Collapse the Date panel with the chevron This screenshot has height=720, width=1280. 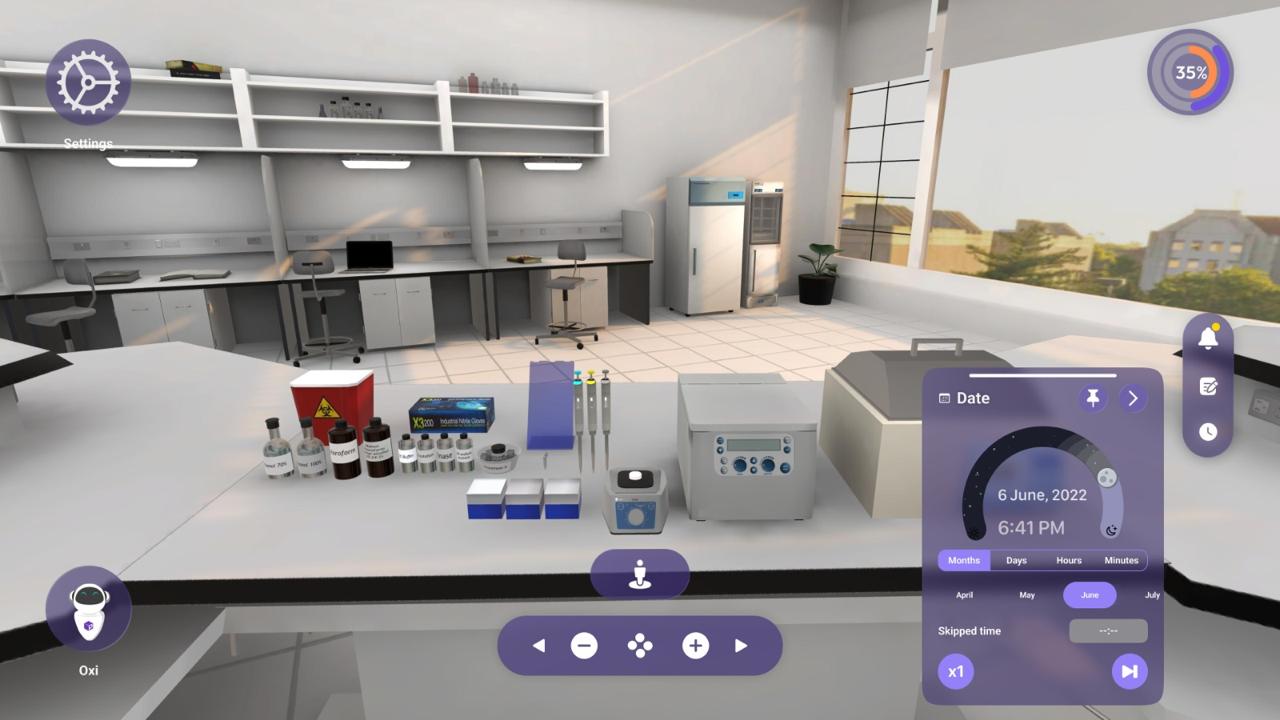(x=1132, y=397)
